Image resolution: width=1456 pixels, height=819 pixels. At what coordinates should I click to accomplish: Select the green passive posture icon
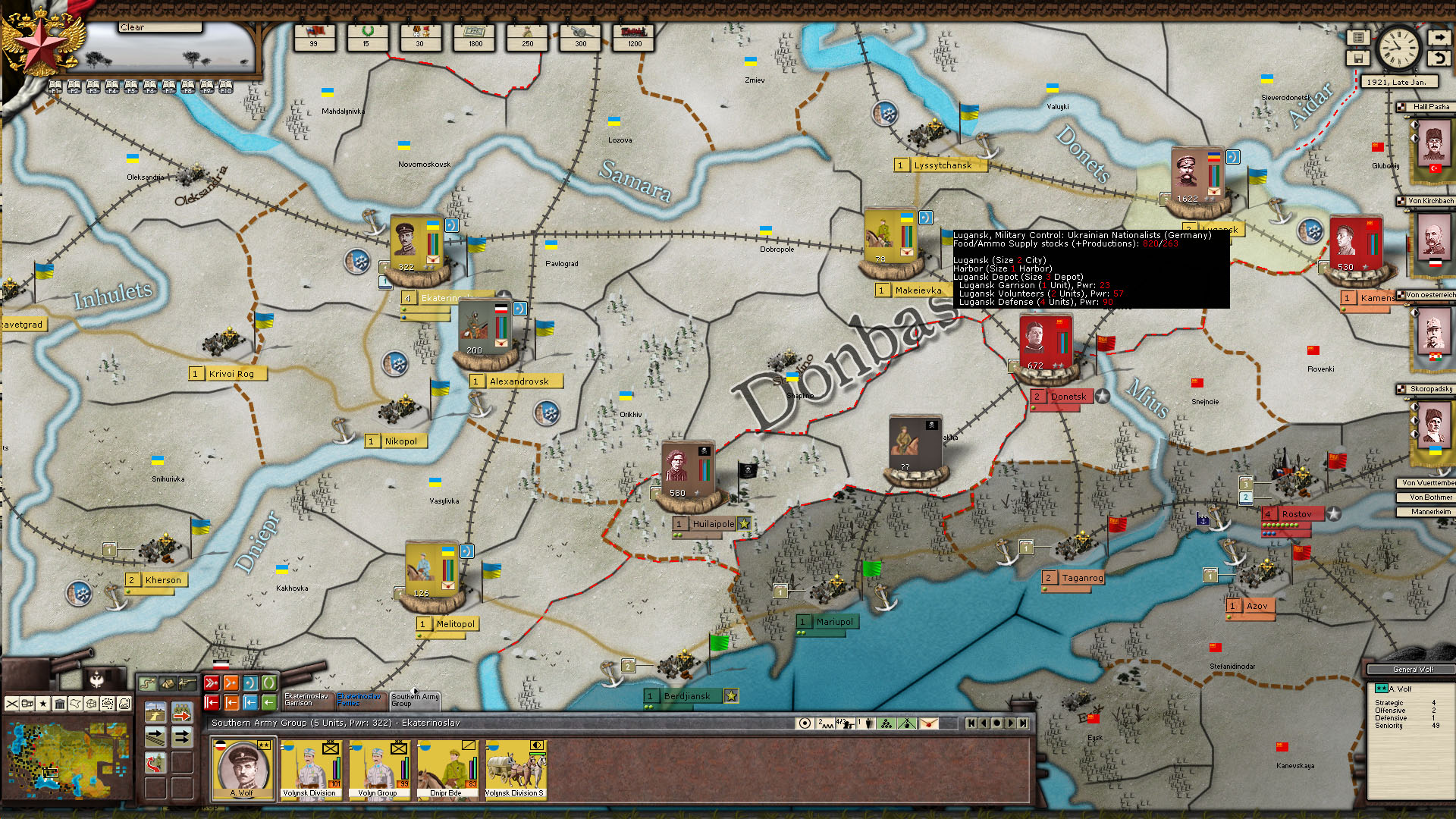pyautogui.click(x=269, y=683)
